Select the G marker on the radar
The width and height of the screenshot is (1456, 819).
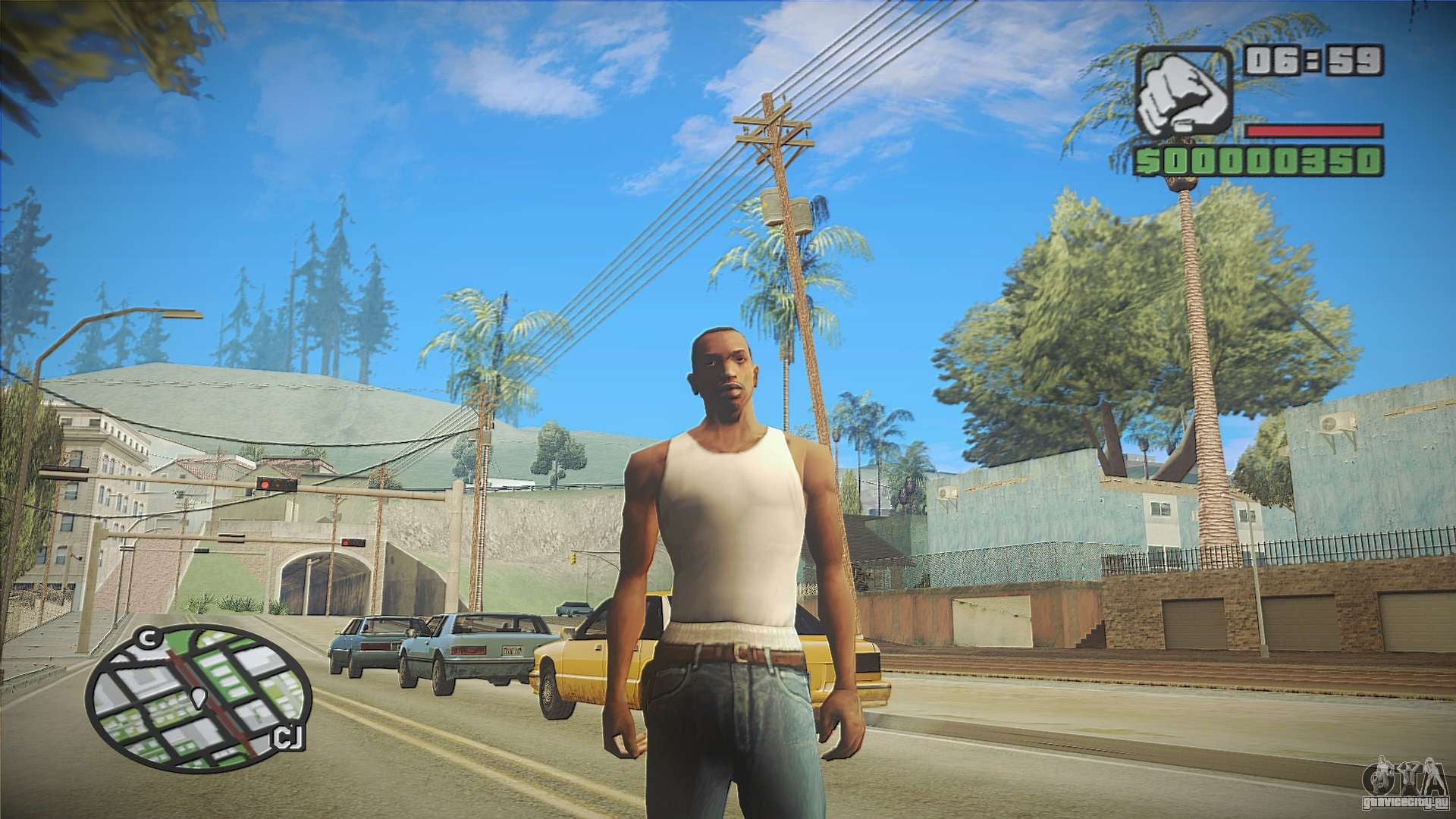146,639
